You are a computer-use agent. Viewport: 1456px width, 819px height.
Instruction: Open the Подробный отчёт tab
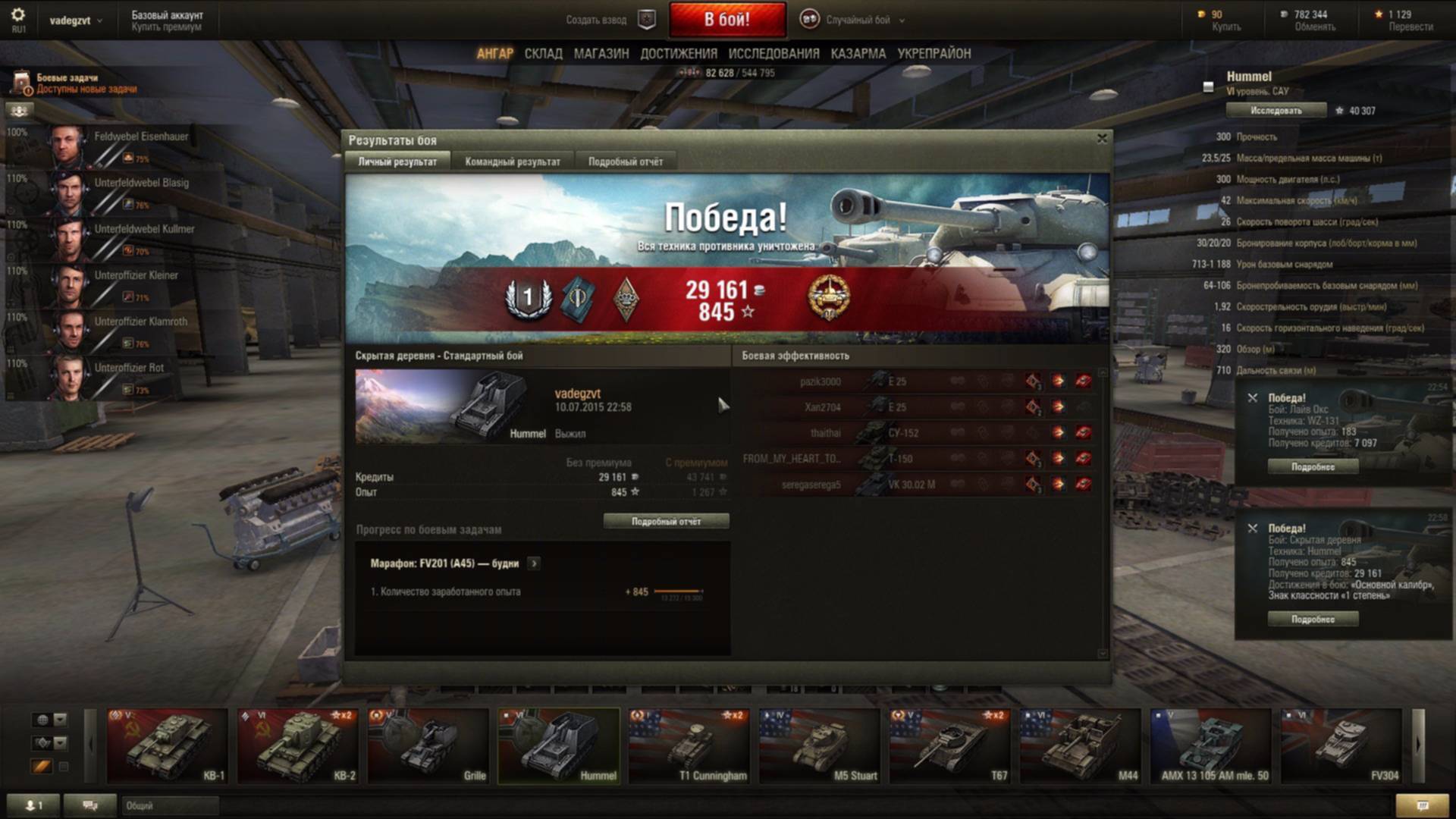[x=626, y=162]
